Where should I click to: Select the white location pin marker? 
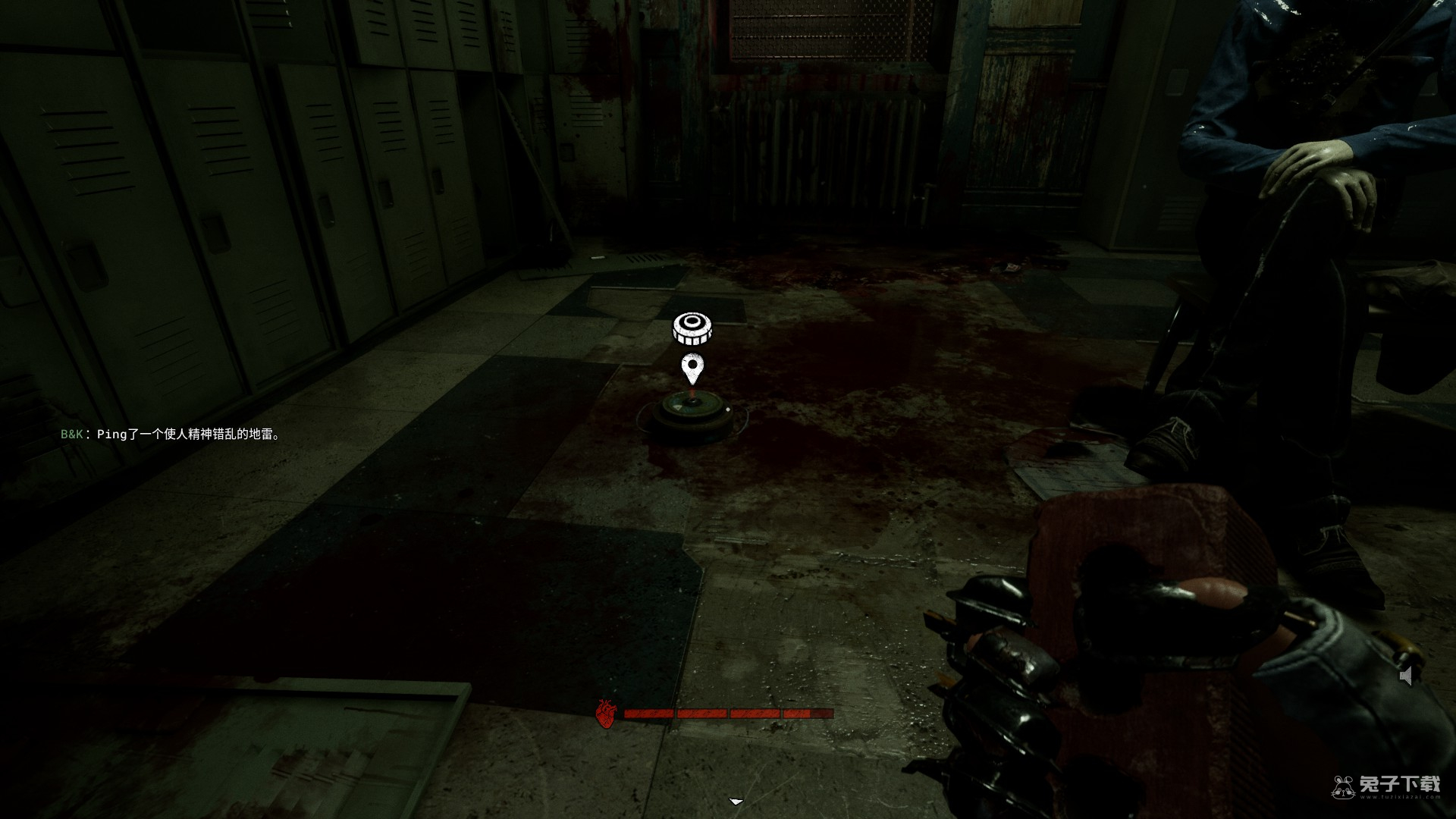(x=692, y=369)
